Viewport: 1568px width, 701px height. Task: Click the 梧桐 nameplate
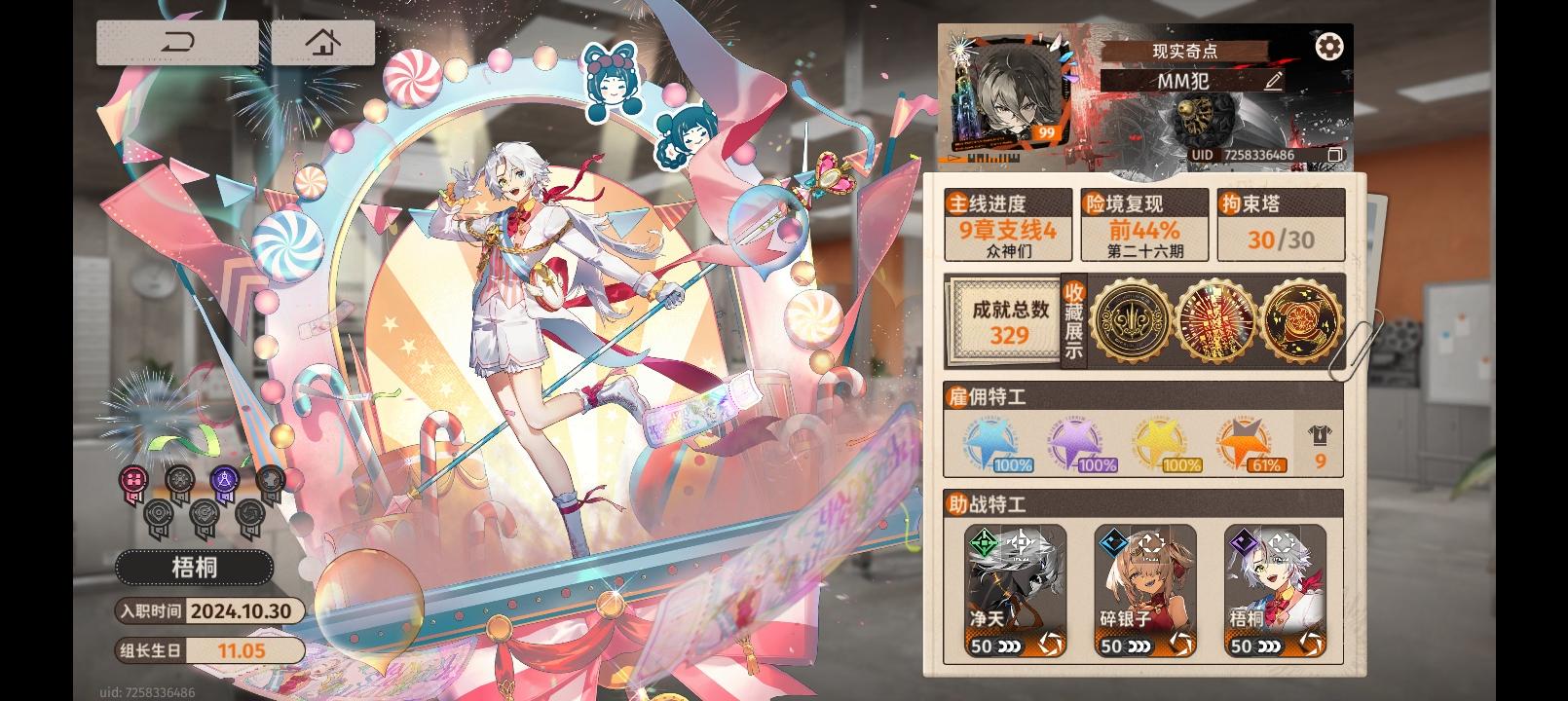click(x=193, y=568)
